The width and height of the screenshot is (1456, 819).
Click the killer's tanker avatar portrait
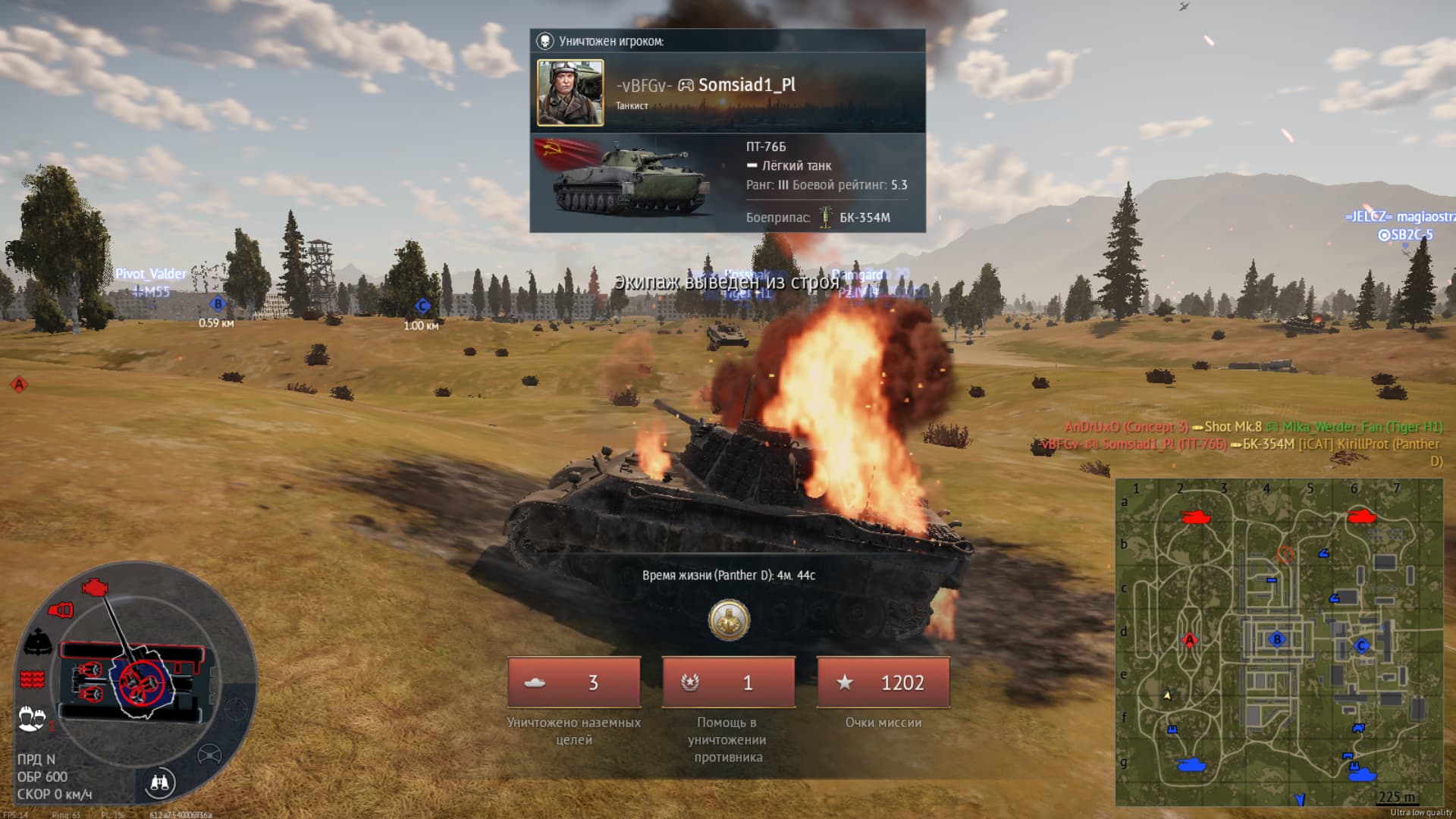[x=570, y=93]
